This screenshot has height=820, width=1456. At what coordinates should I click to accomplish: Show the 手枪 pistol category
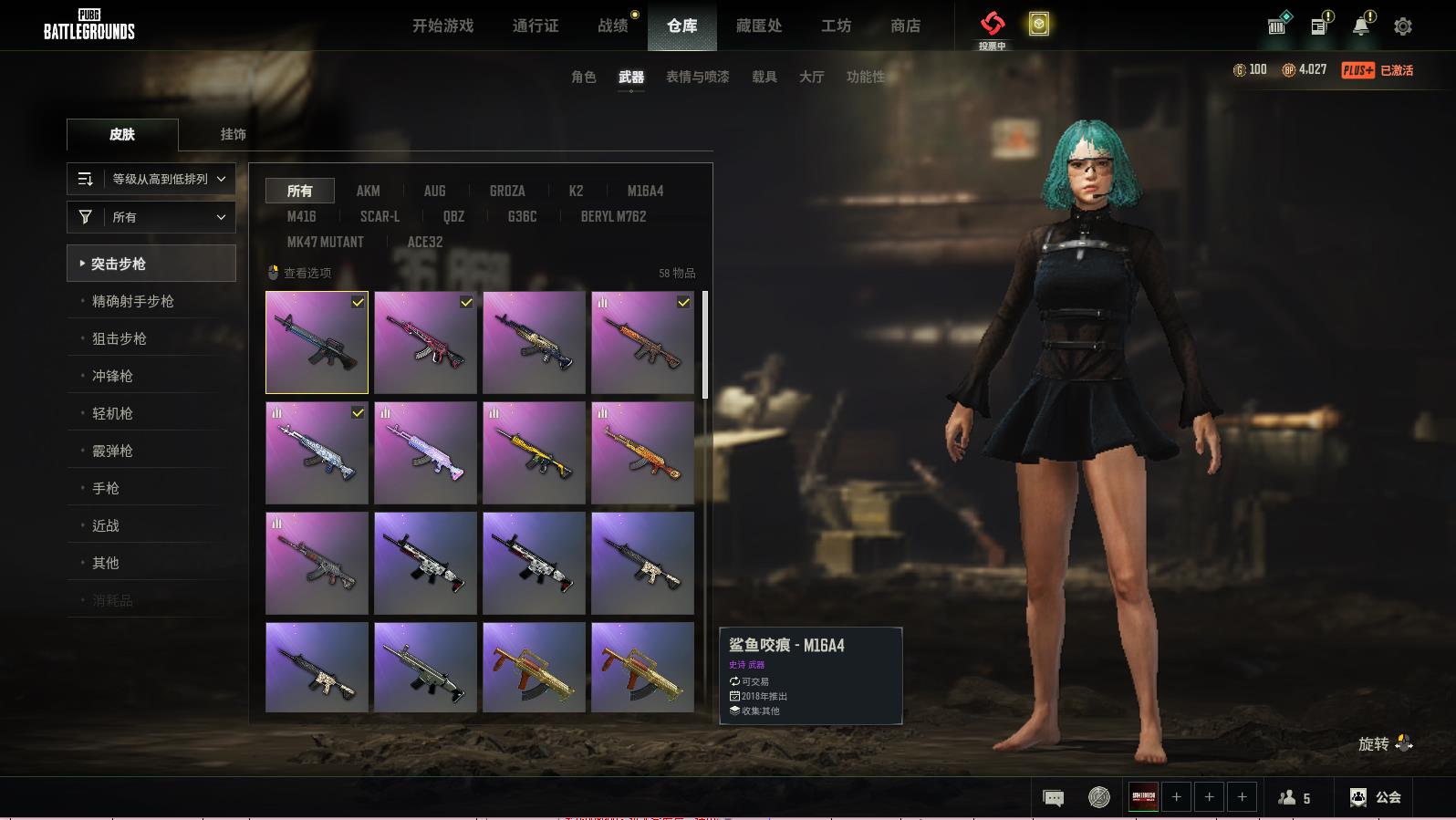point(106,488)
